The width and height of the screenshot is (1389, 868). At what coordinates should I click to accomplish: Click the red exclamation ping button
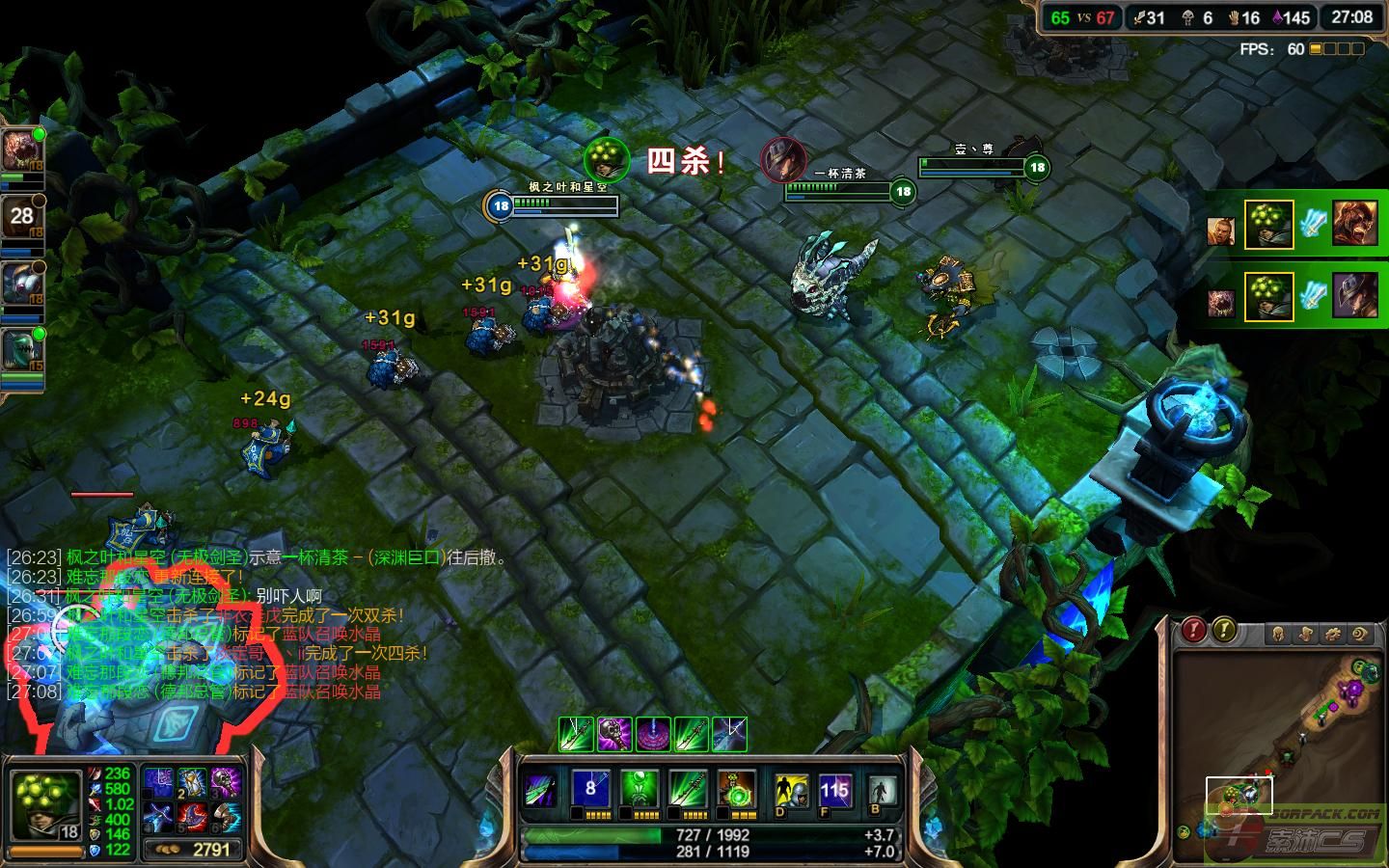click(1194, 631)
